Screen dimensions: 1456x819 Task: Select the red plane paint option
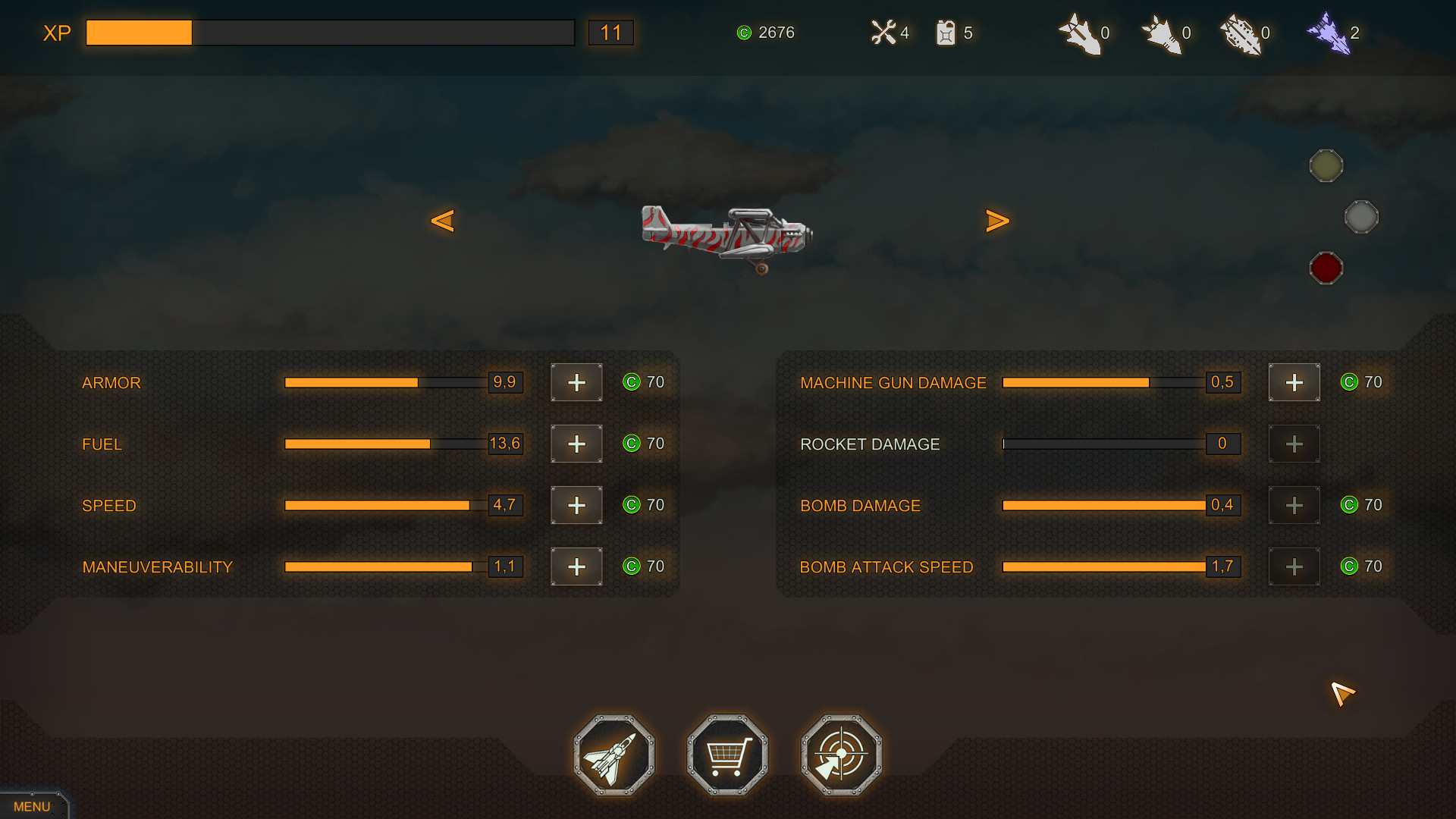click(1326, 268)
